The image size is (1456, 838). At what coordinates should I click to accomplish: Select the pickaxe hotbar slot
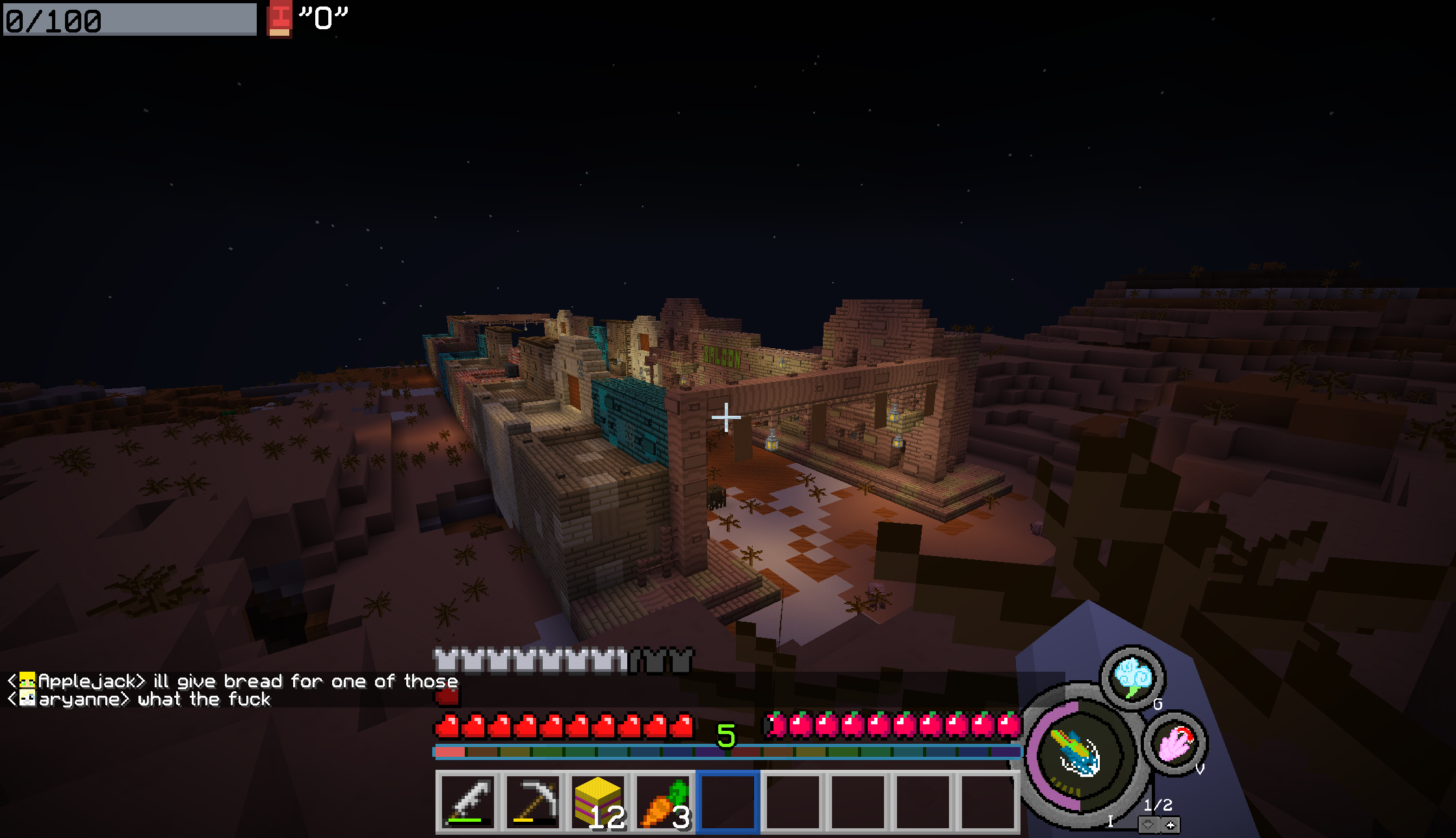tap(533, 802)
